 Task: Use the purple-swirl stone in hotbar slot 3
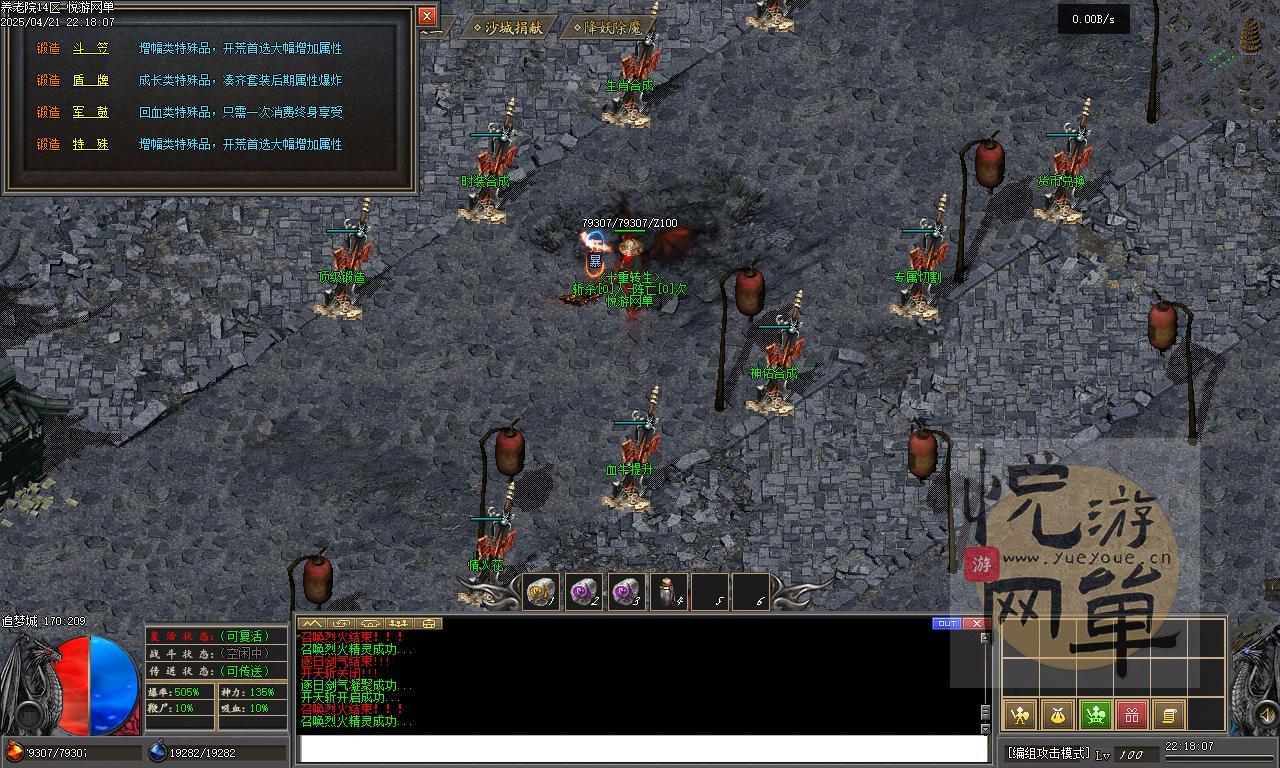pyautogui.click(x=626, y=593)
